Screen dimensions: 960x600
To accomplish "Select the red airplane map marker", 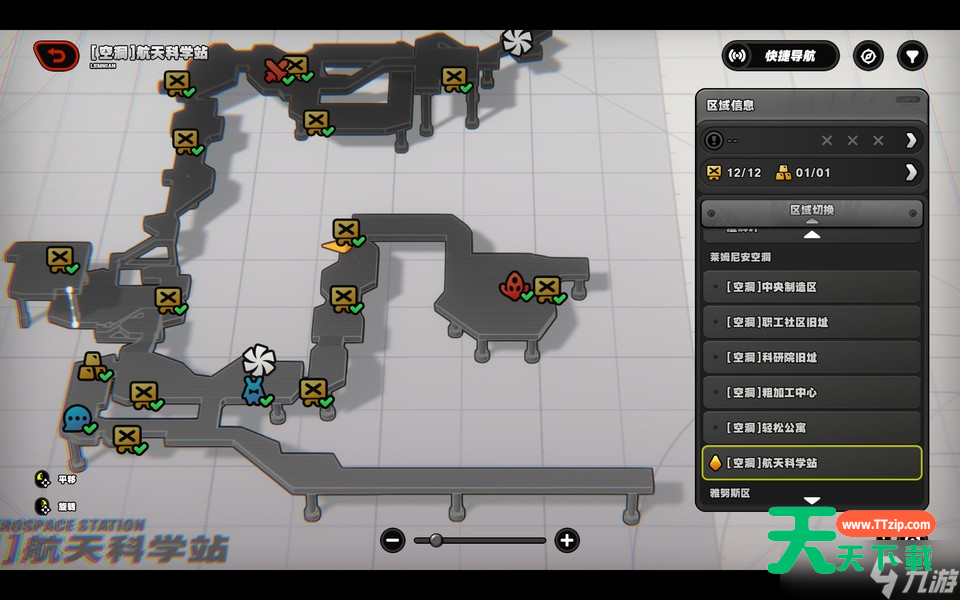I will (x=276, y=70).
